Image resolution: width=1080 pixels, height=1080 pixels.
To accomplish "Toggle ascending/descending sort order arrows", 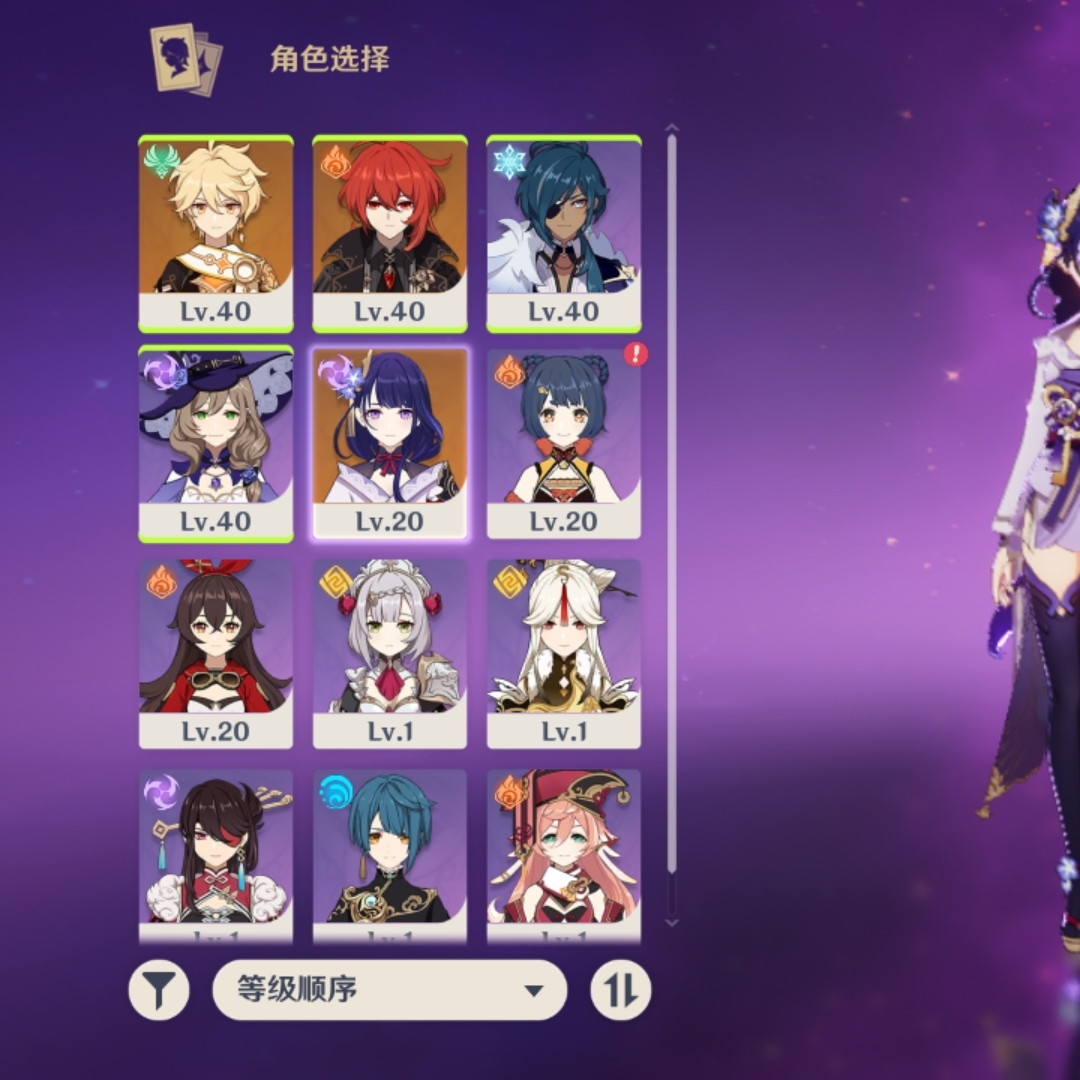I will click(620, 990).
